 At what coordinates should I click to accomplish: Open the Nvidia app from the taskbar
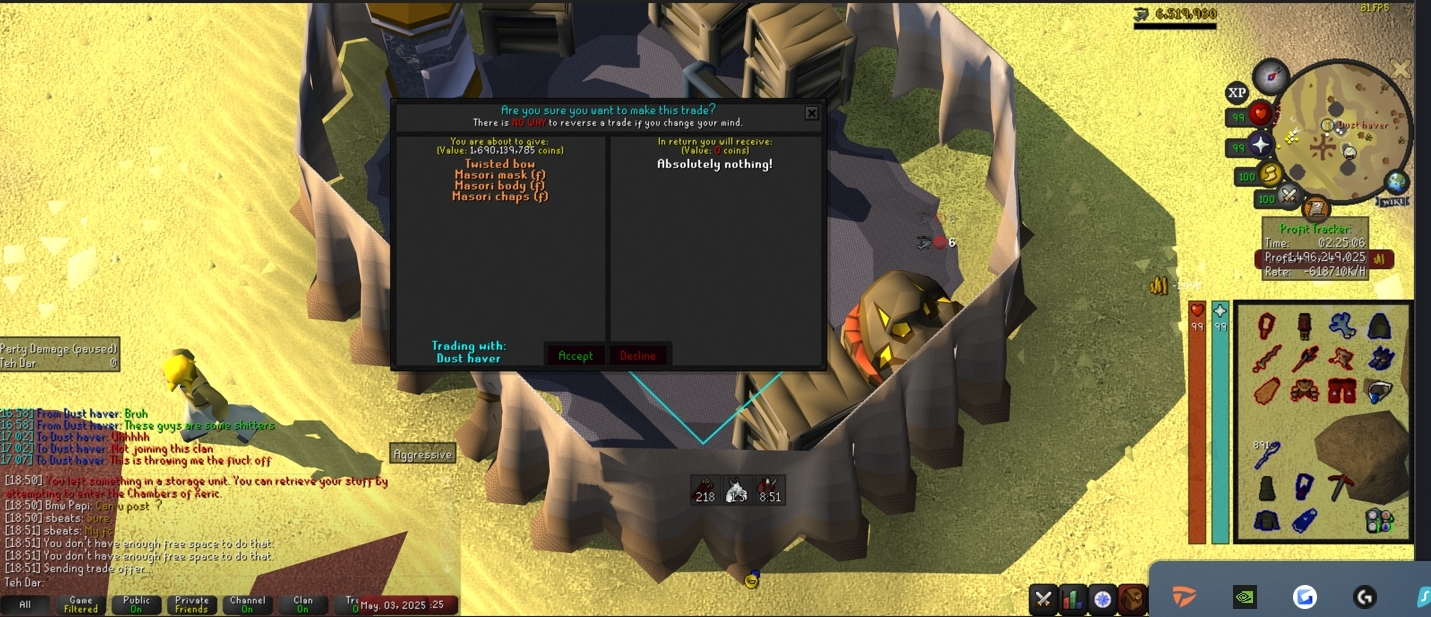tap(1244, 597)
